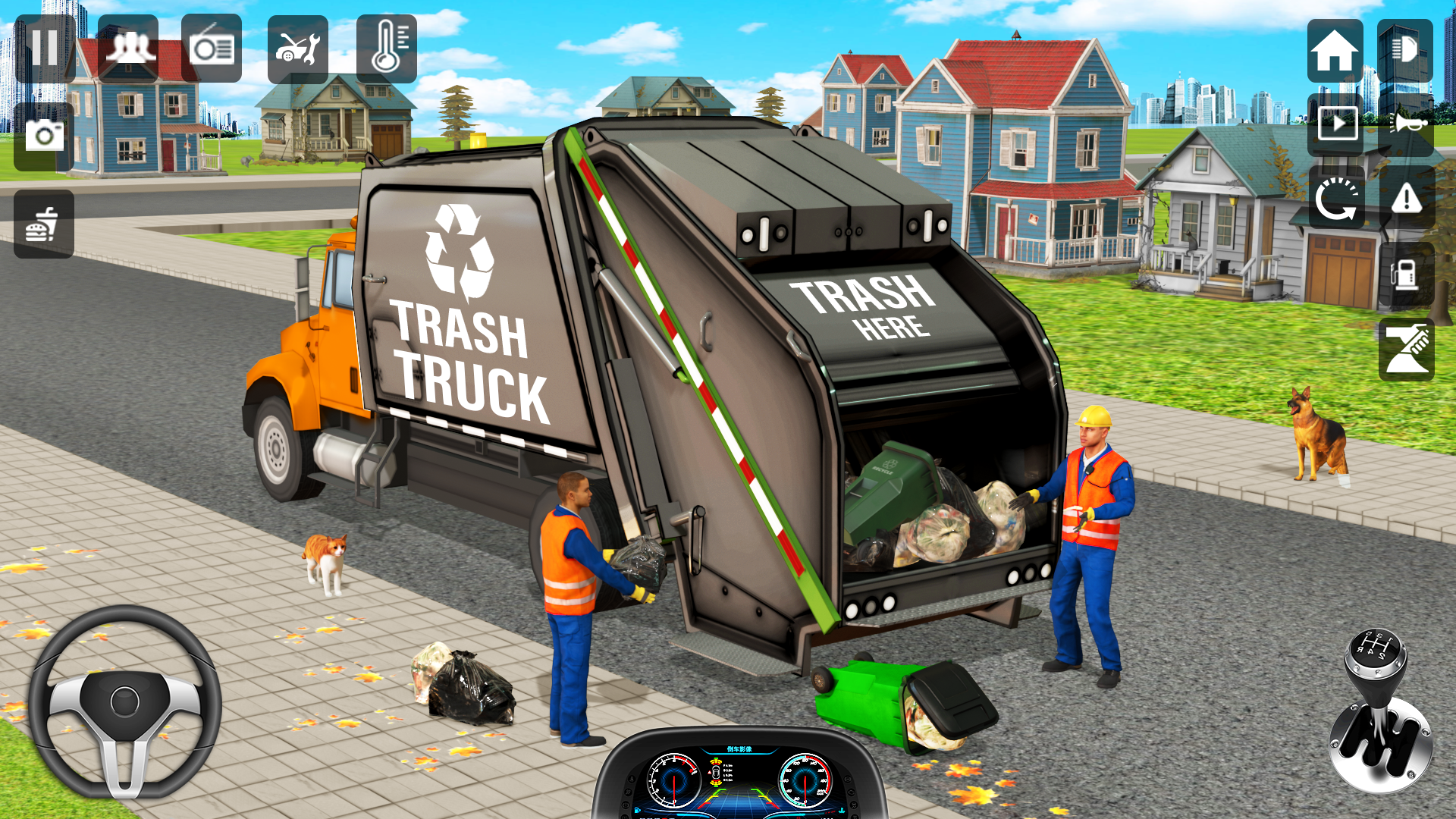View the H-pattern gear indicator

[x=1374, y=646]
